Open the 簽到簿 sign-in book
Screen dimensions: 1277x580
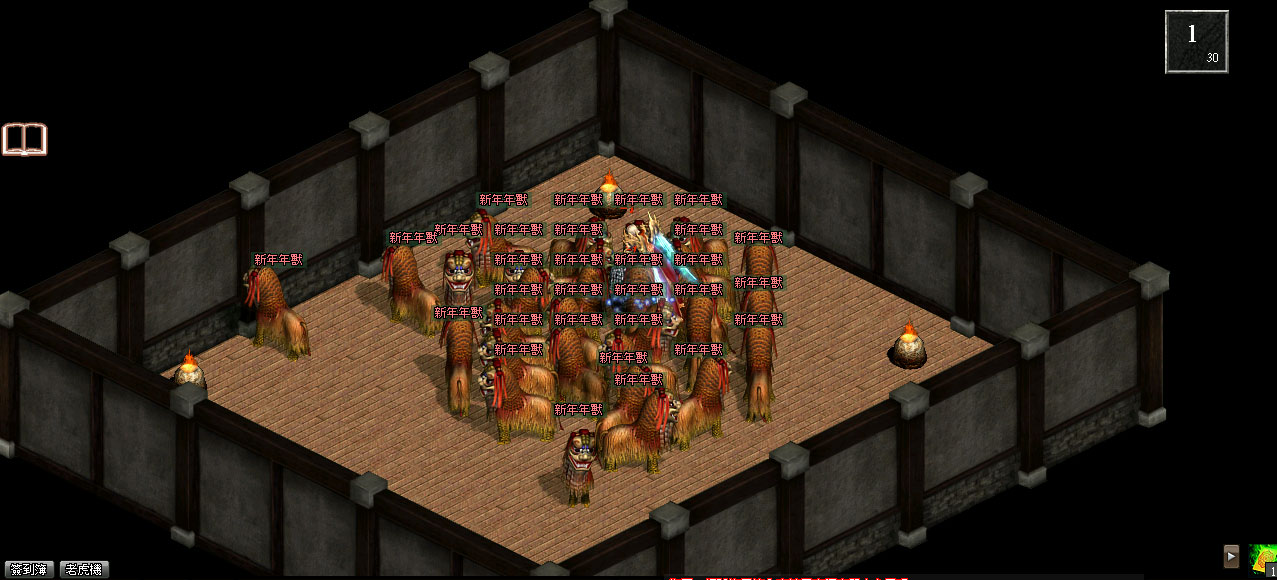28,569
